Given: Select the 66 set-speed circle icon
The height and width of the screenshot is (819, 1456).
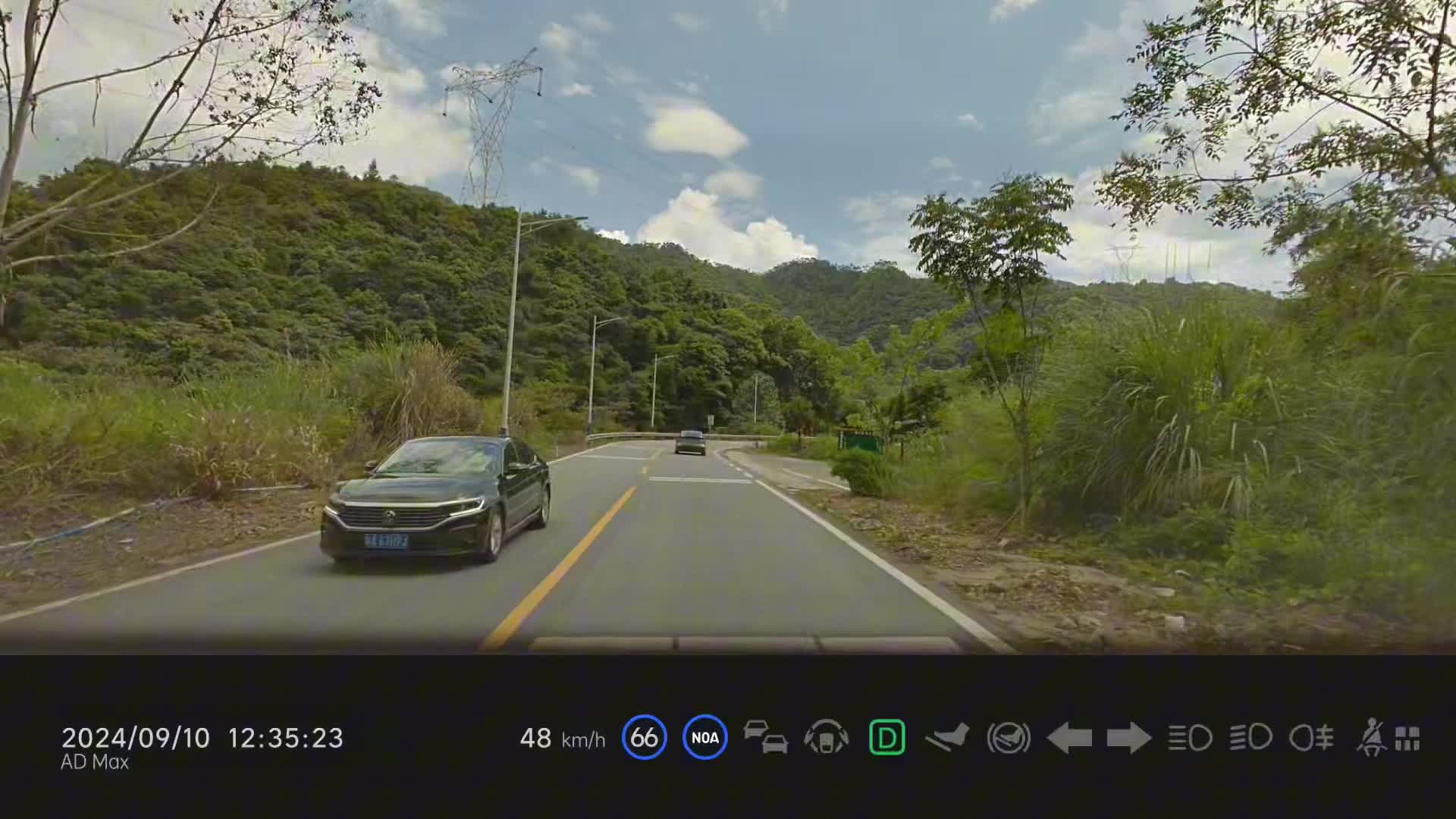Looking at the screenshot, I should point(644,737).
